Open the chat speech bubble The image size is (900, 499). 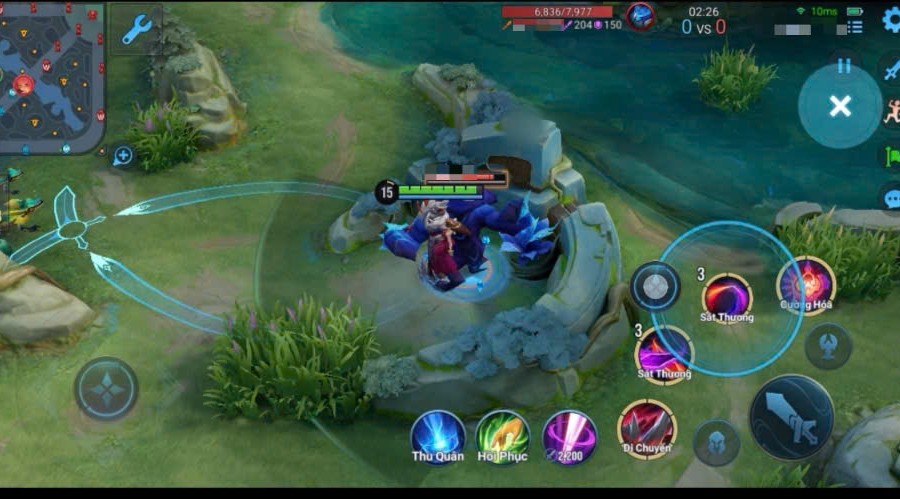[x=890, y=198]
